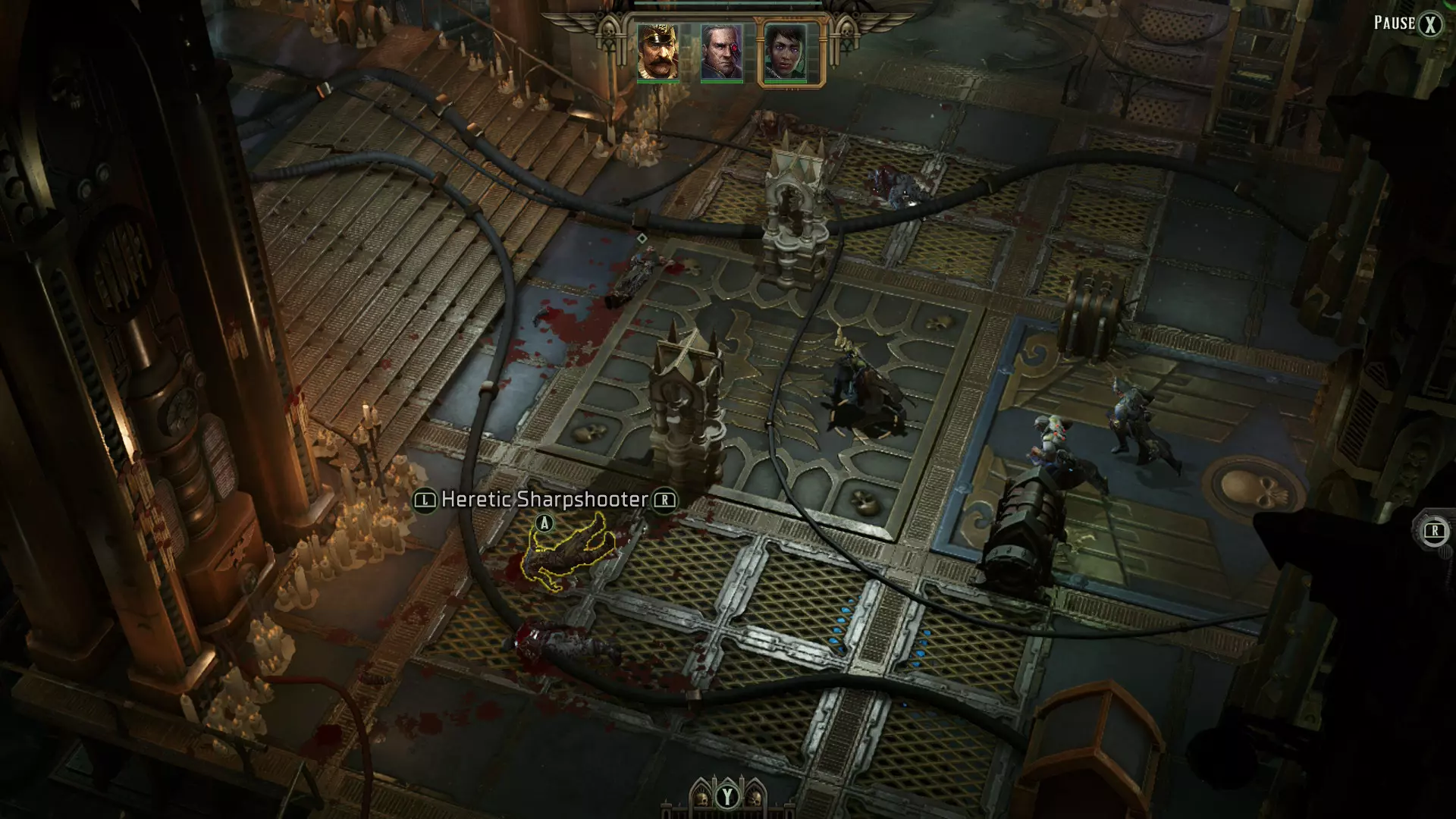Select the highlighted dark-haired woman portrait
Screen dimensions: 1456x819
pos(786,52)
